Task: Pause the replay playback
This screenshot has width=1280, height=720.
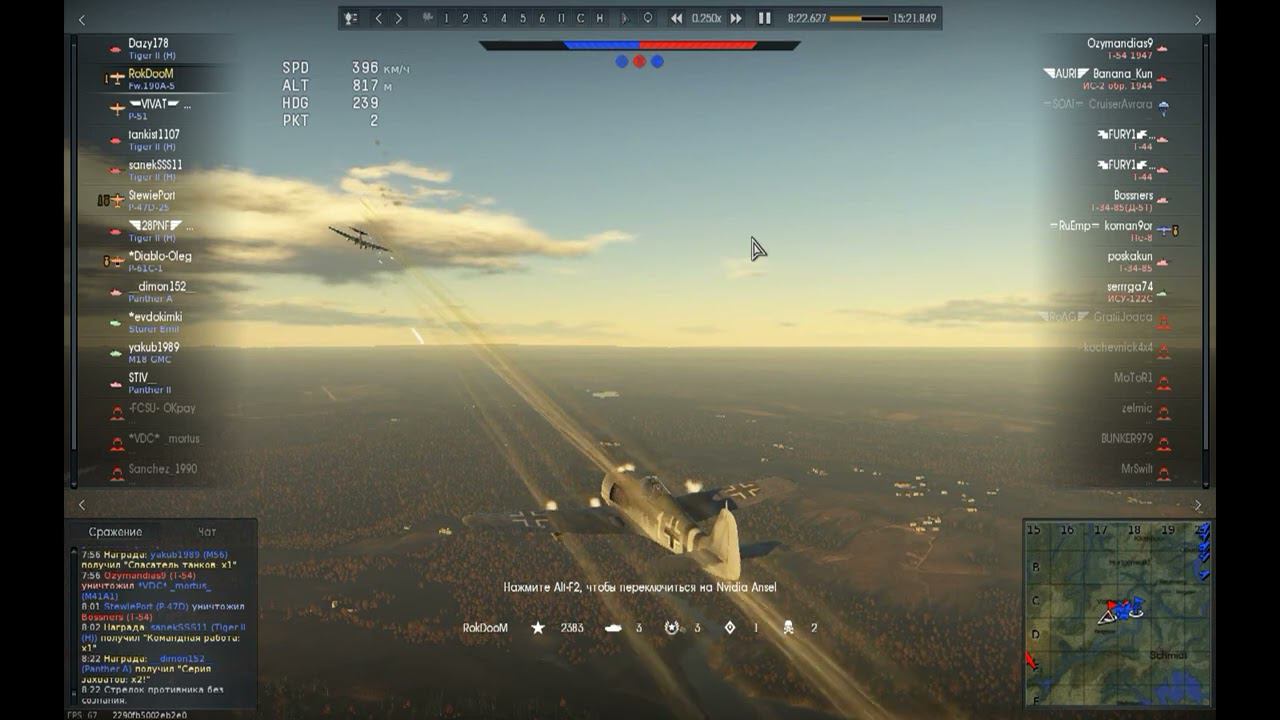Action: (764, 18)
